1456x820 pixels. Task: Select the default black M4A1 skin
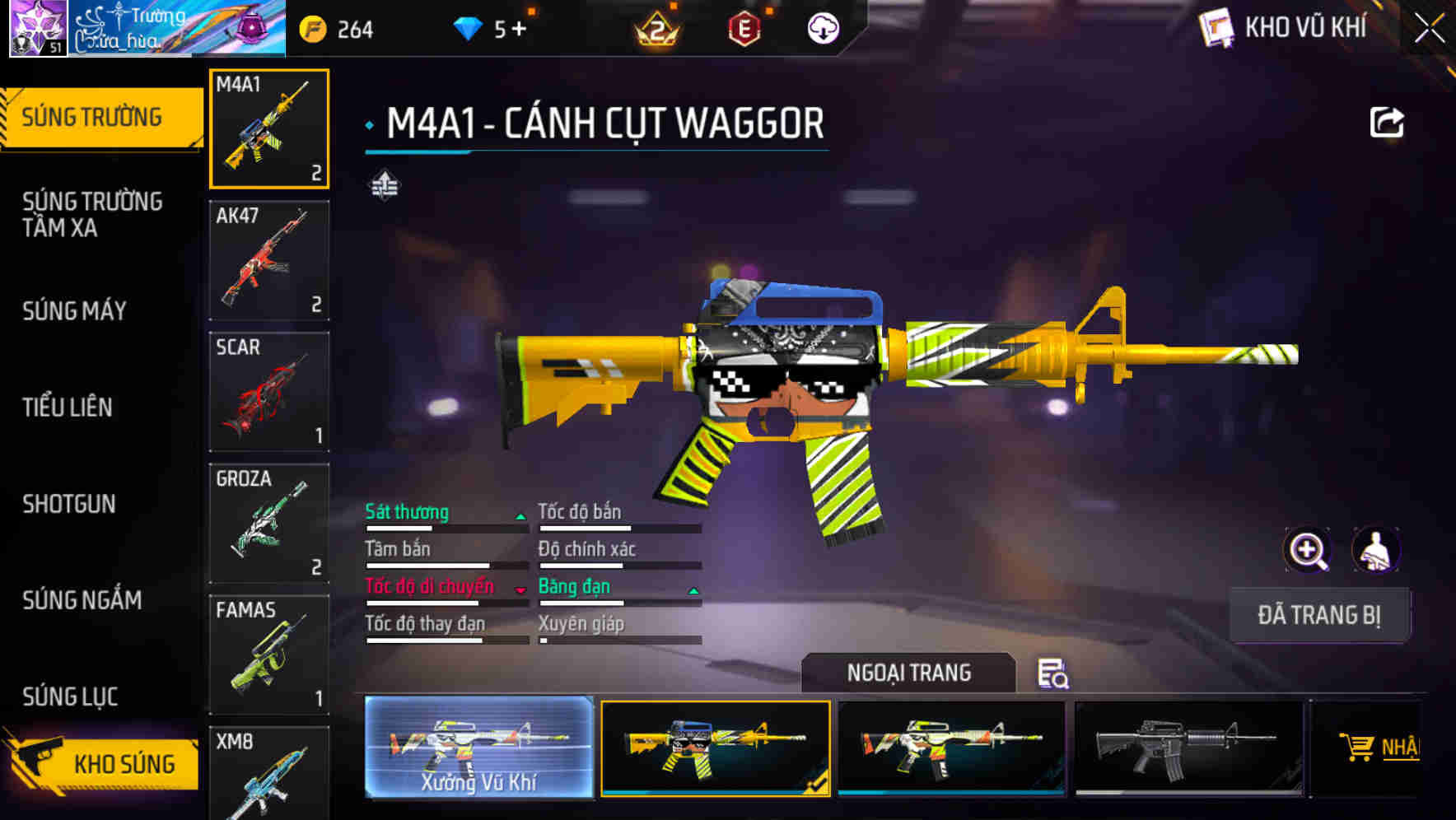coord(1188,747)
